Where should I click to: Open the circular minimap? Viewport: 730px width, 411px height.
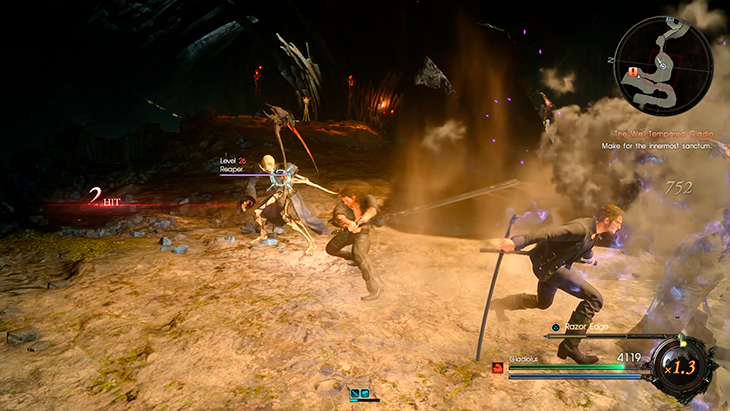pos(662,64)
